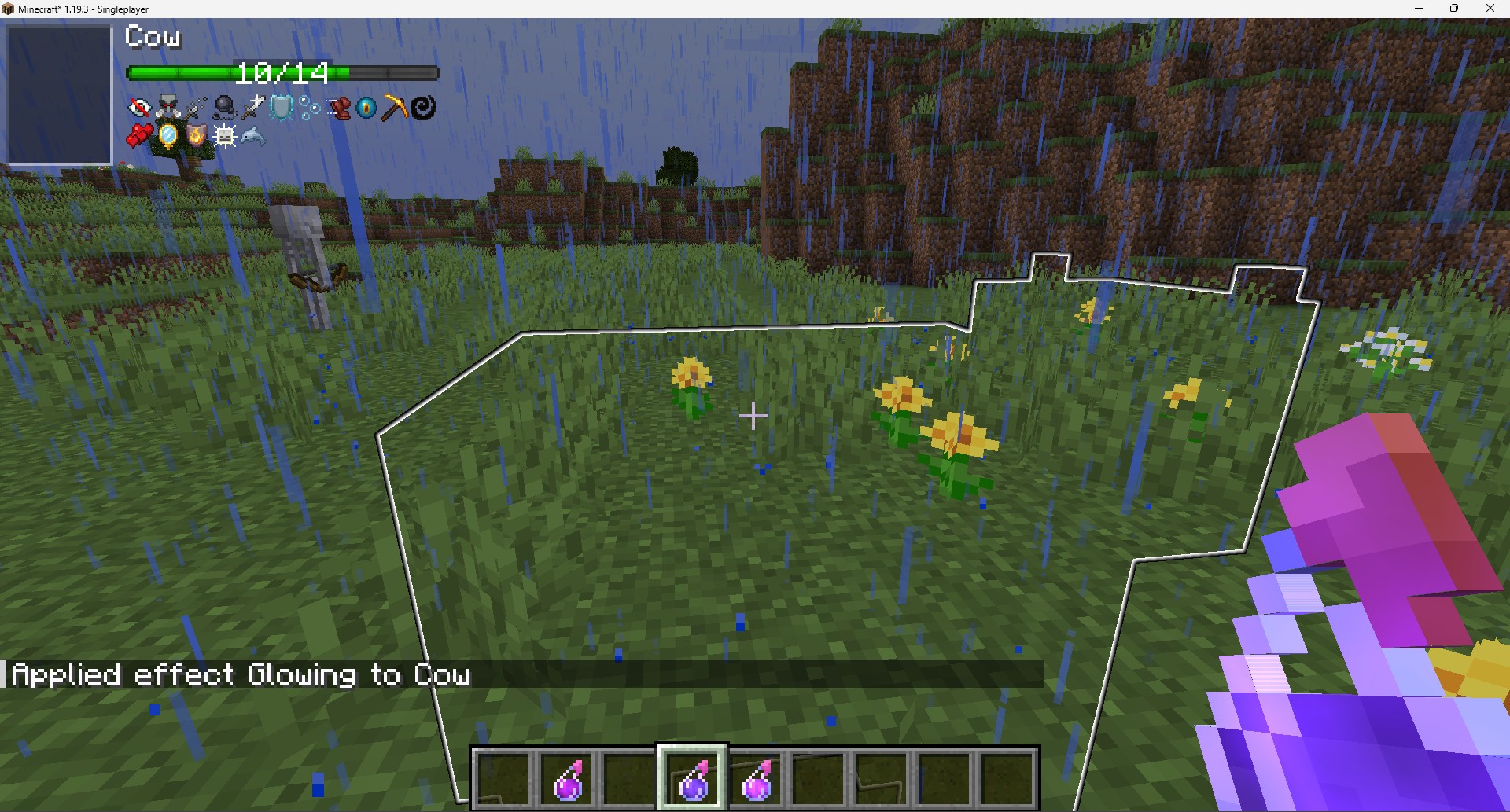Click the flame shield fire resistance icon

pyautogui.click(x=196, y=137)
